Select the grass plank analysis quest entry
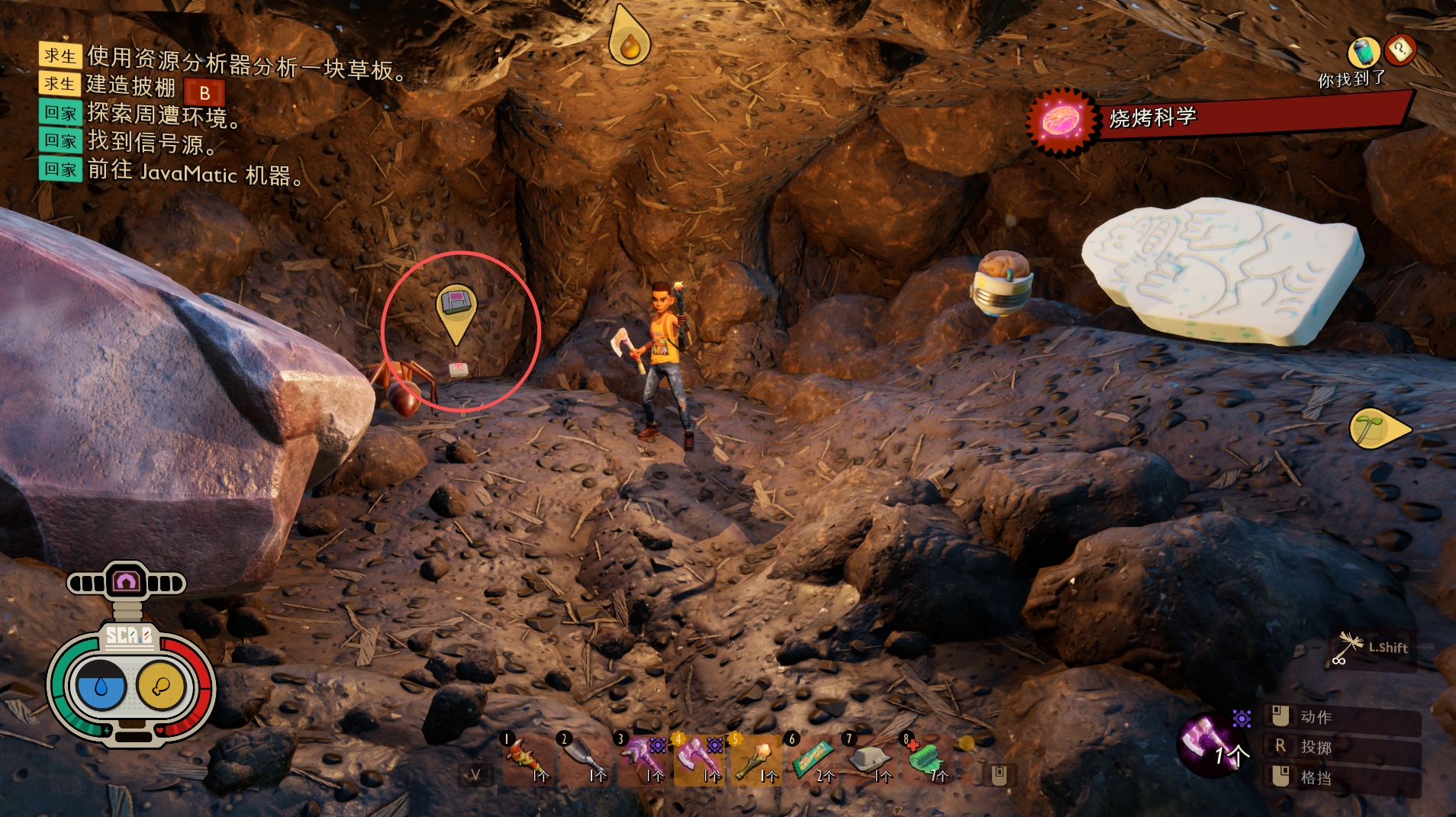This screenshot has width=1456, height=817. pyautogui.click(x=246, y=63)
